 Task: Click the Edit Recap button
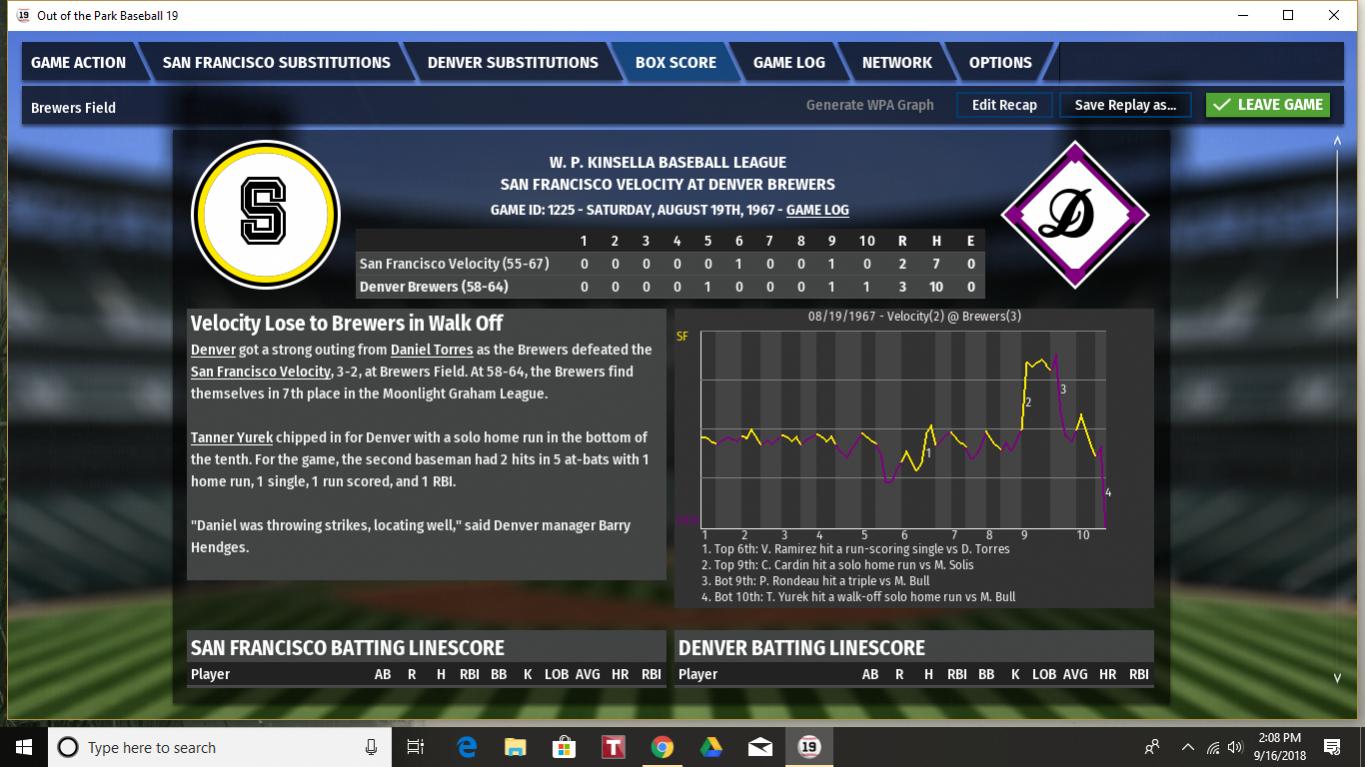click(x=1004, y=105)
